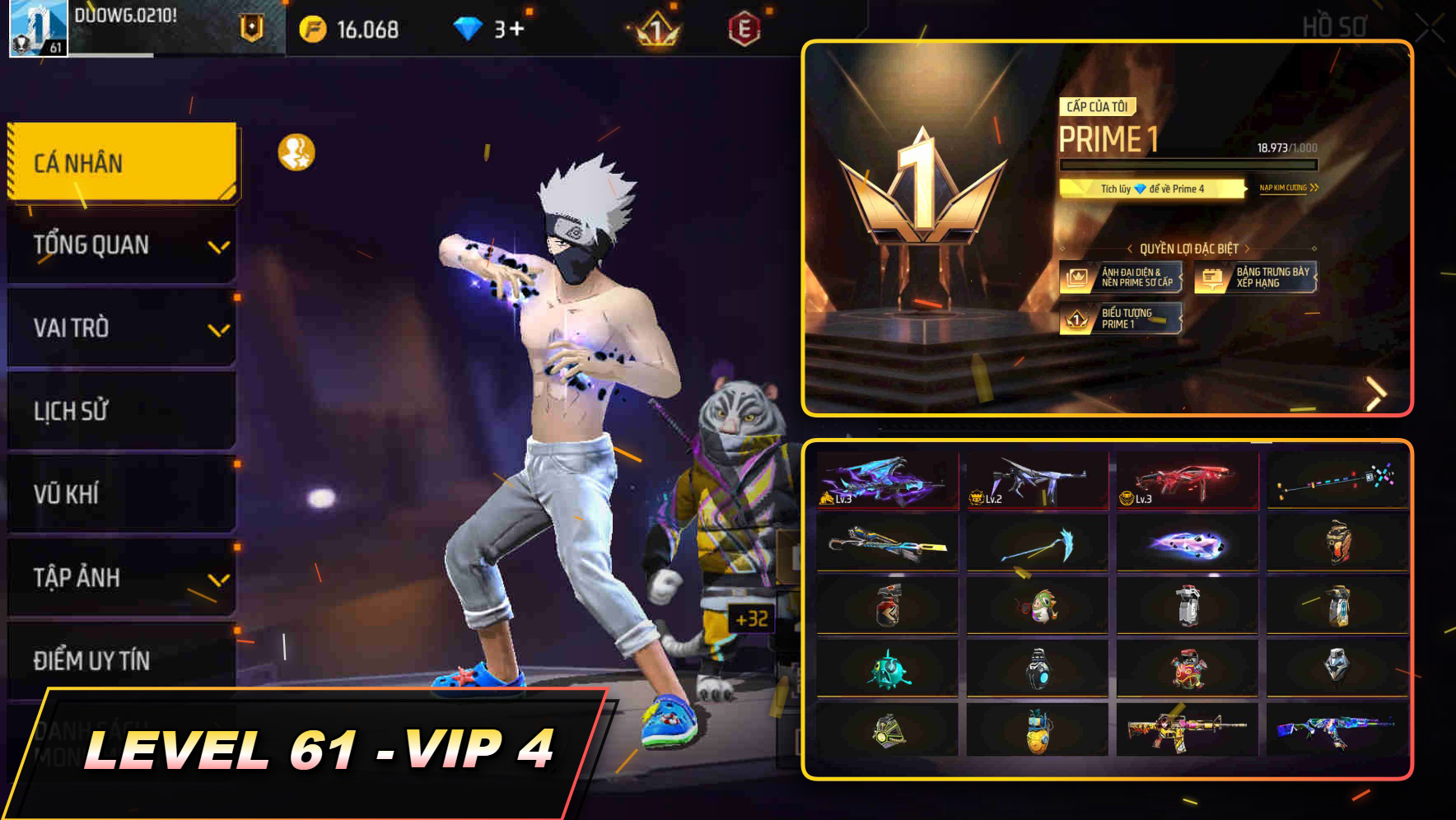Expand the Tập Ảnh section
The width and height of the screenshot is (1456, 820).
[119, 576]
